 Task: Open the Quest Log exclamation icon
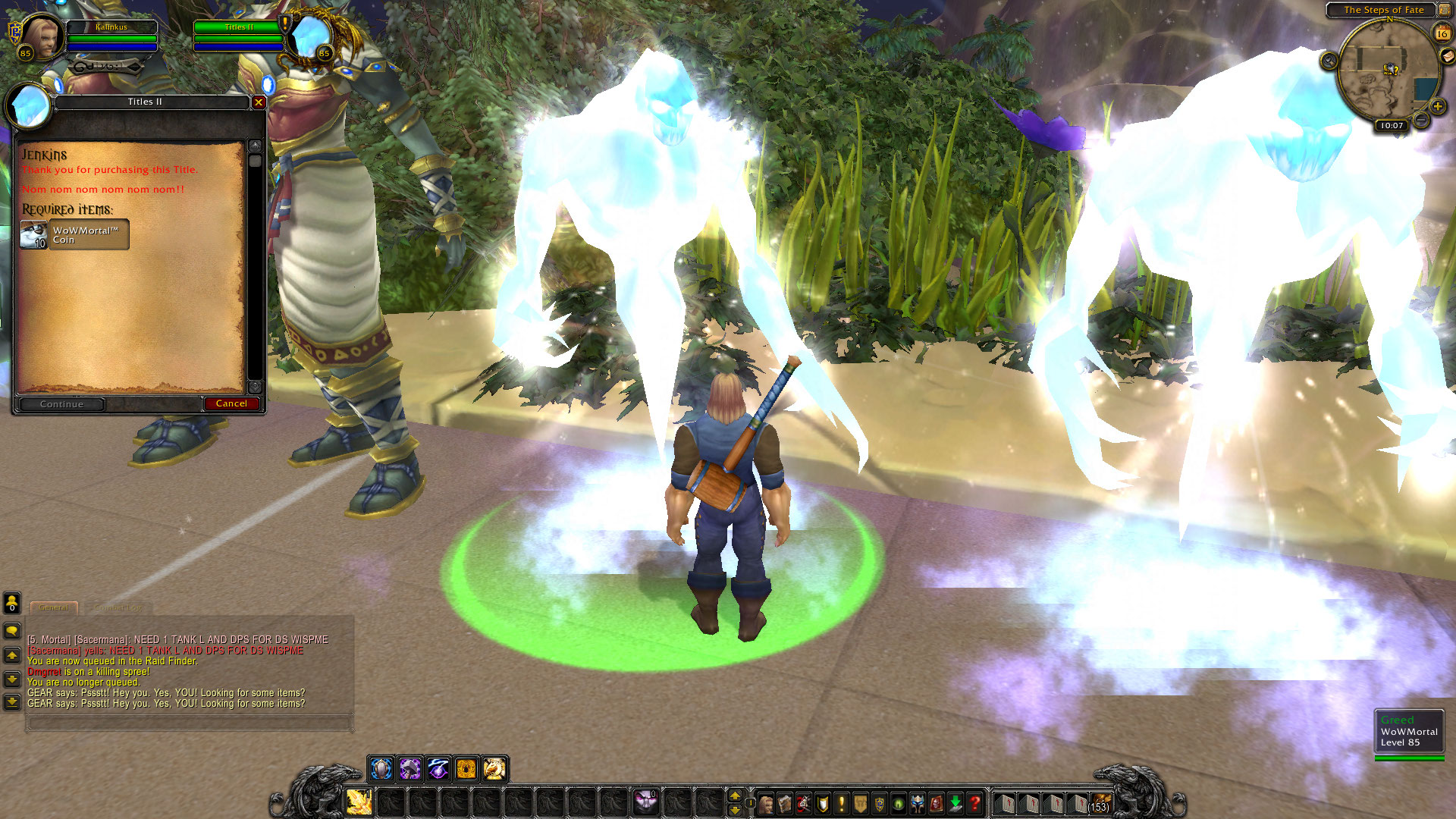tap(841, 802)
